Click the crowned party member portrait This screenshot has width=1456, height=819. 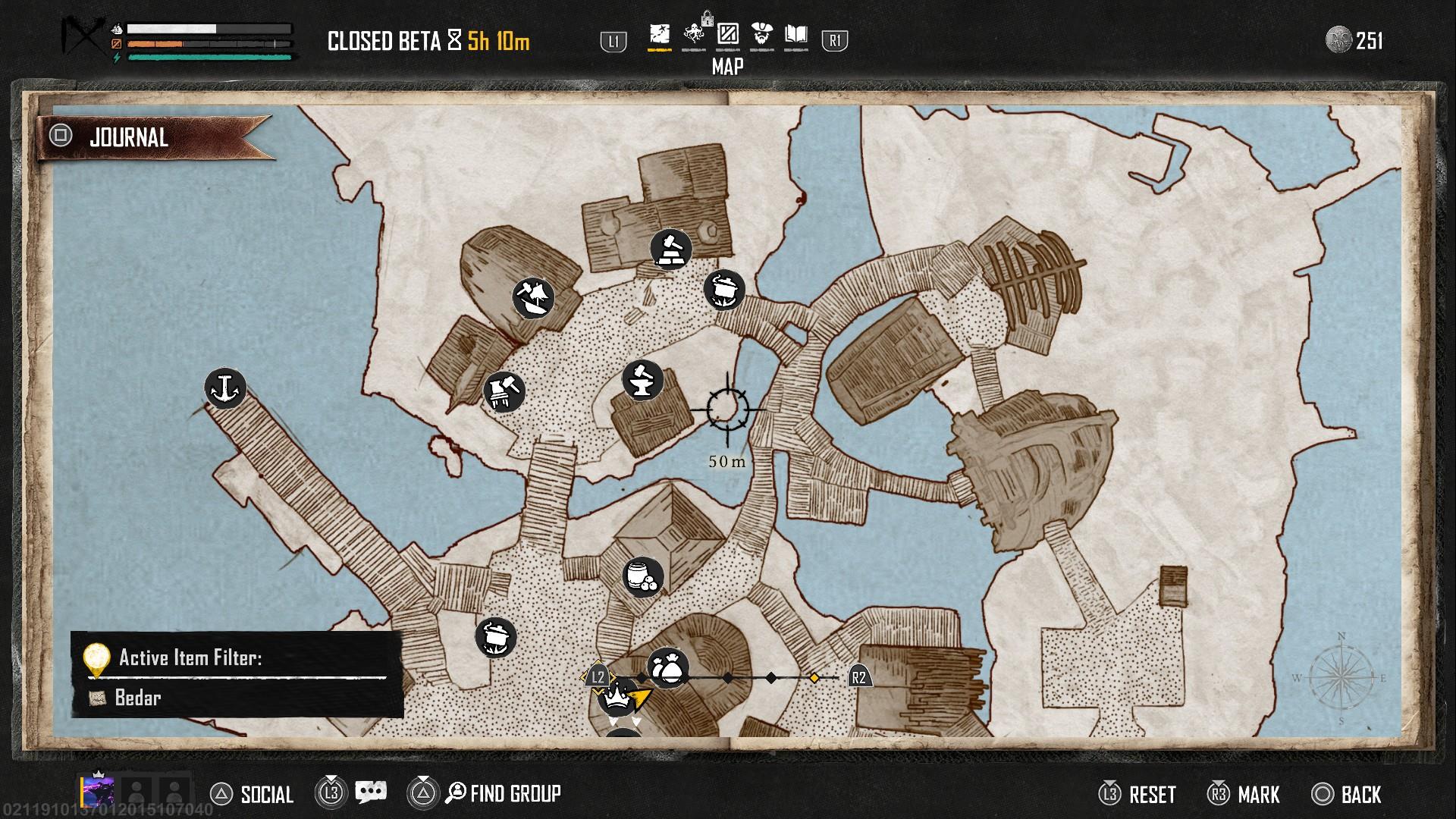point(98,791)
